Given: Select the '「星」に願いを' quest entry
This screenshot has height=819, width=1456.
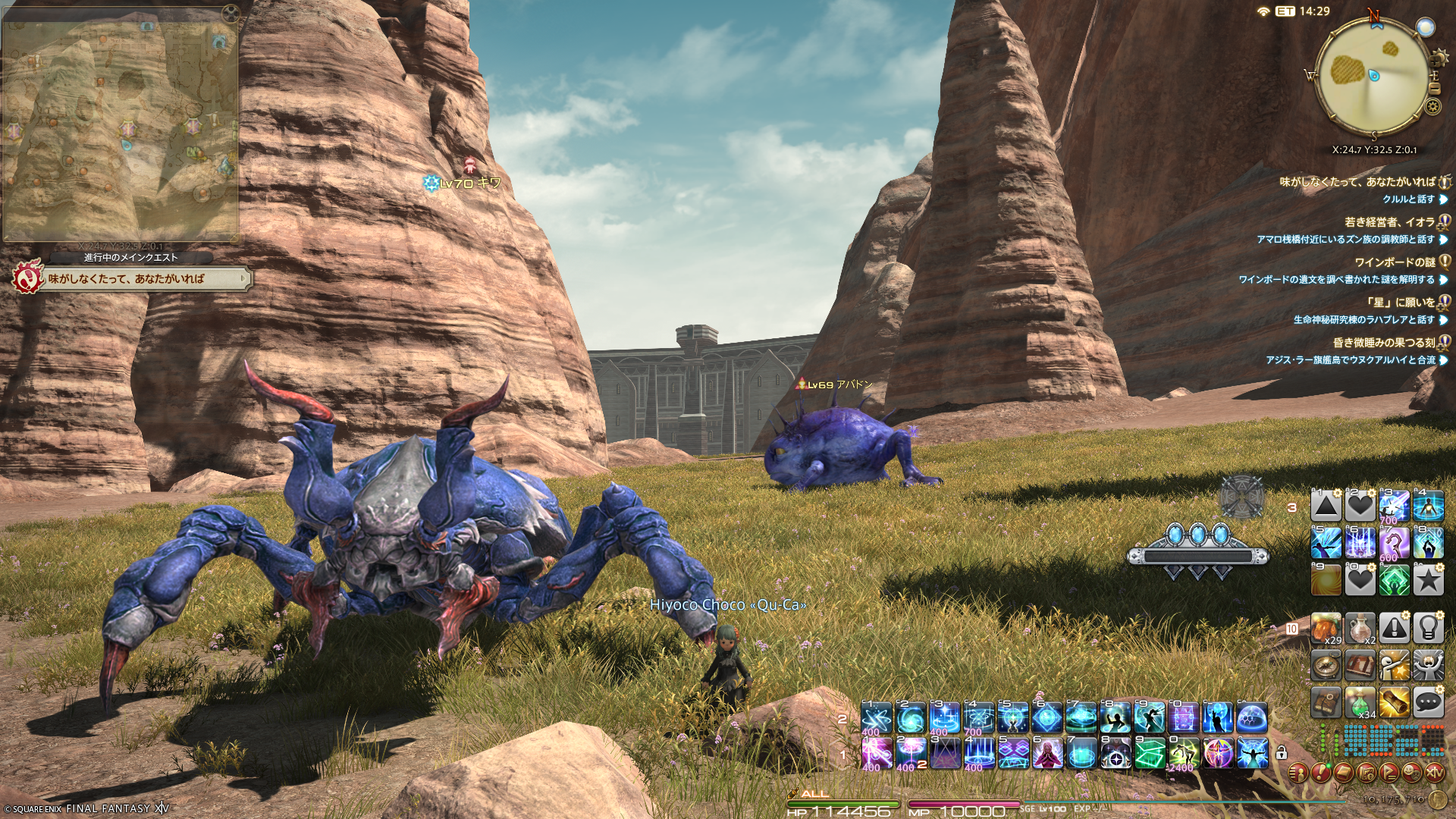Looking at the screenshot, I should (x=1400, y=303).
